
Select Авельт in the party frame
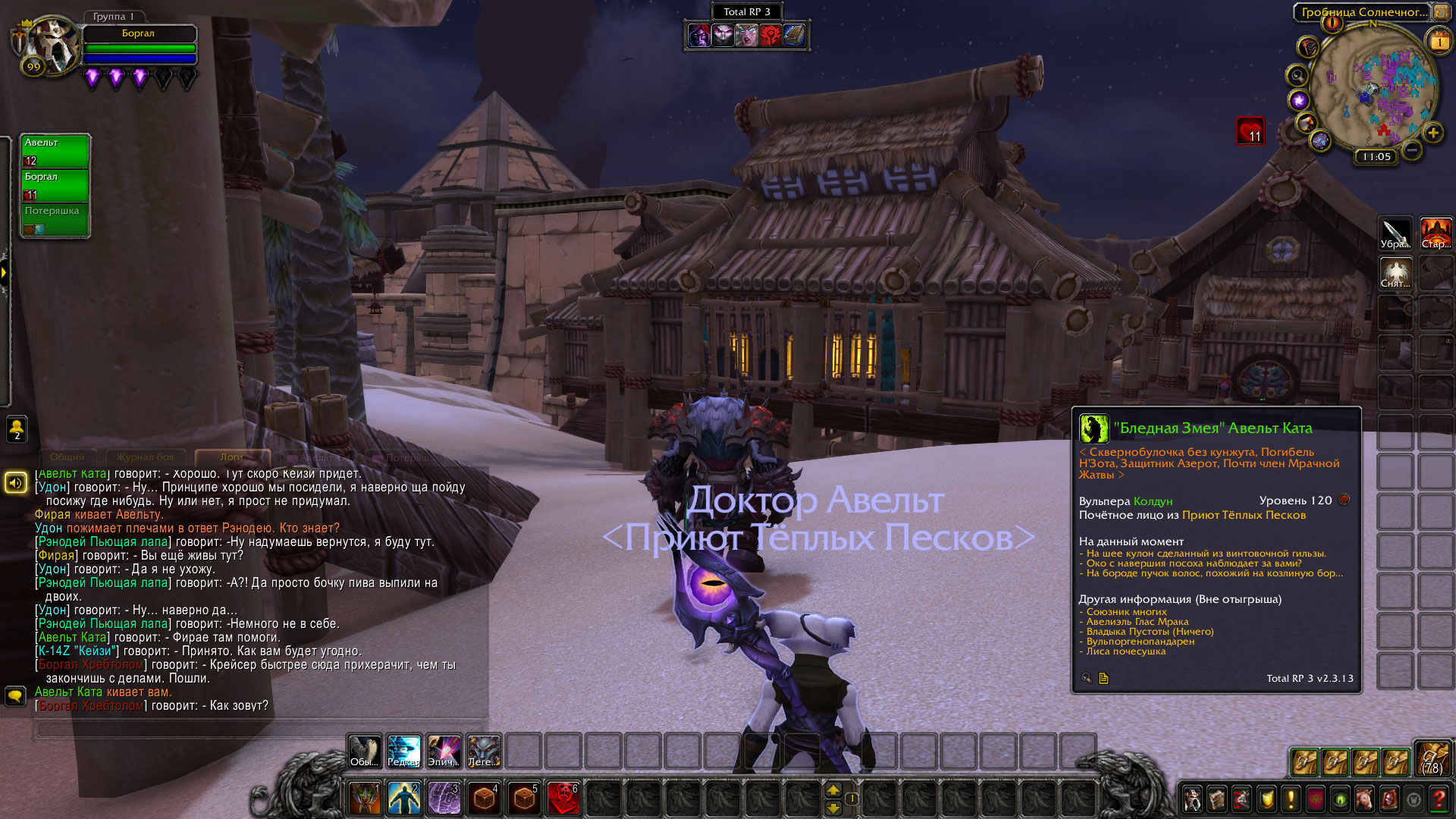point(55,151)
